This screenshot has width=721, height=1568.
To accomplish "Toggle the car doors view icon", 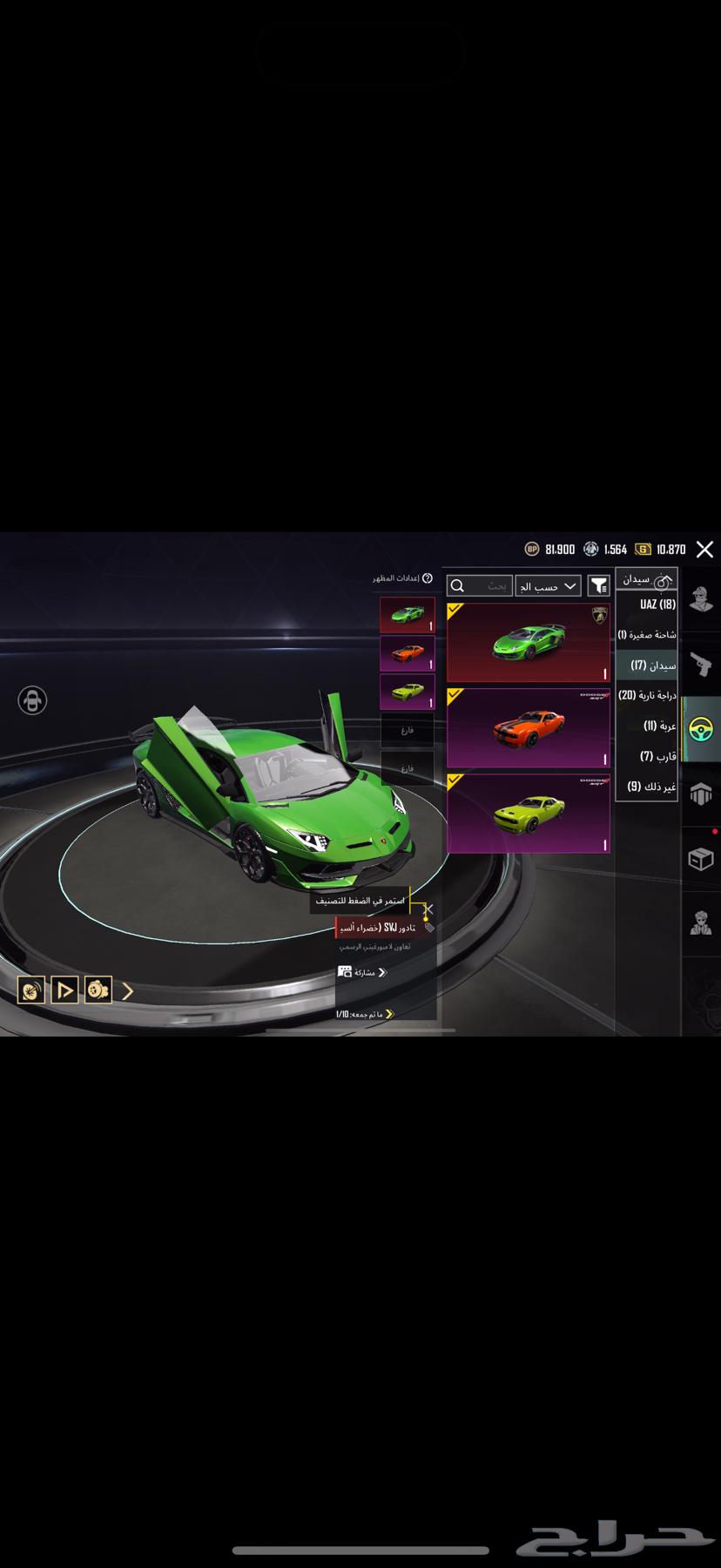I will click(32, 700).
